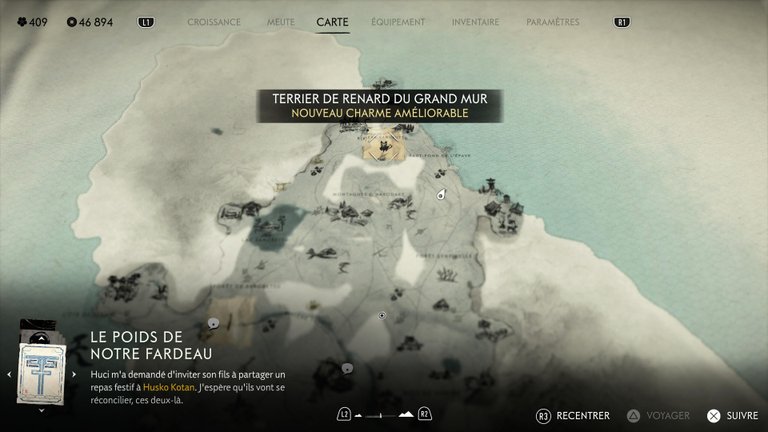Click the map zoom level indicator
768x432 pixels.
383,414
